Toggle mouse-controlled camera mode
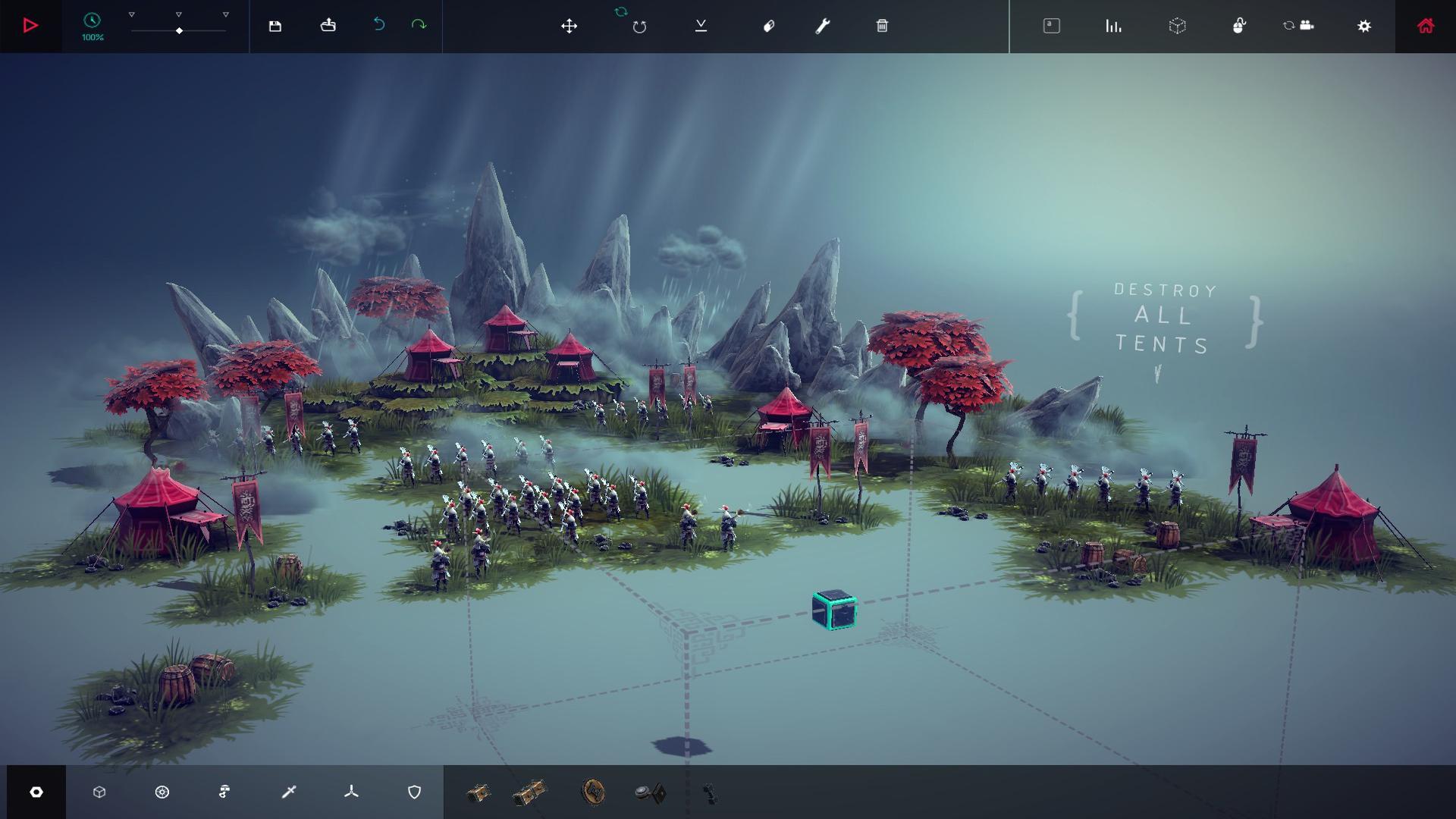Image resolution: width=1456 pixels, height=819 pixels. pyautogui.click(x=1241, y=25)
